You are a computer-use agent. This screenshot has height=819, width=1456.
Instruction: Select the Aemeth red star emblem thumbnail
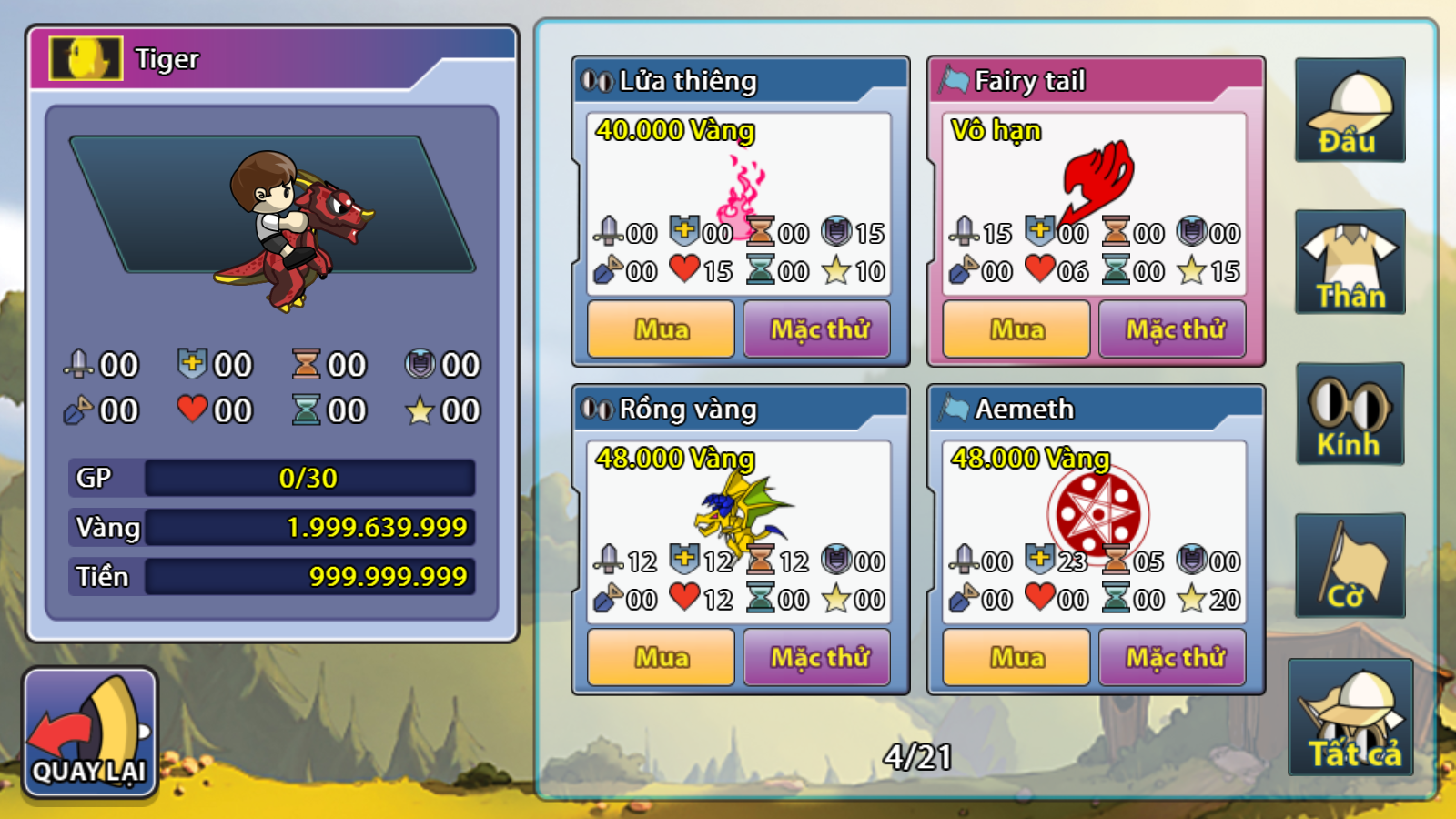point(1097,511)
